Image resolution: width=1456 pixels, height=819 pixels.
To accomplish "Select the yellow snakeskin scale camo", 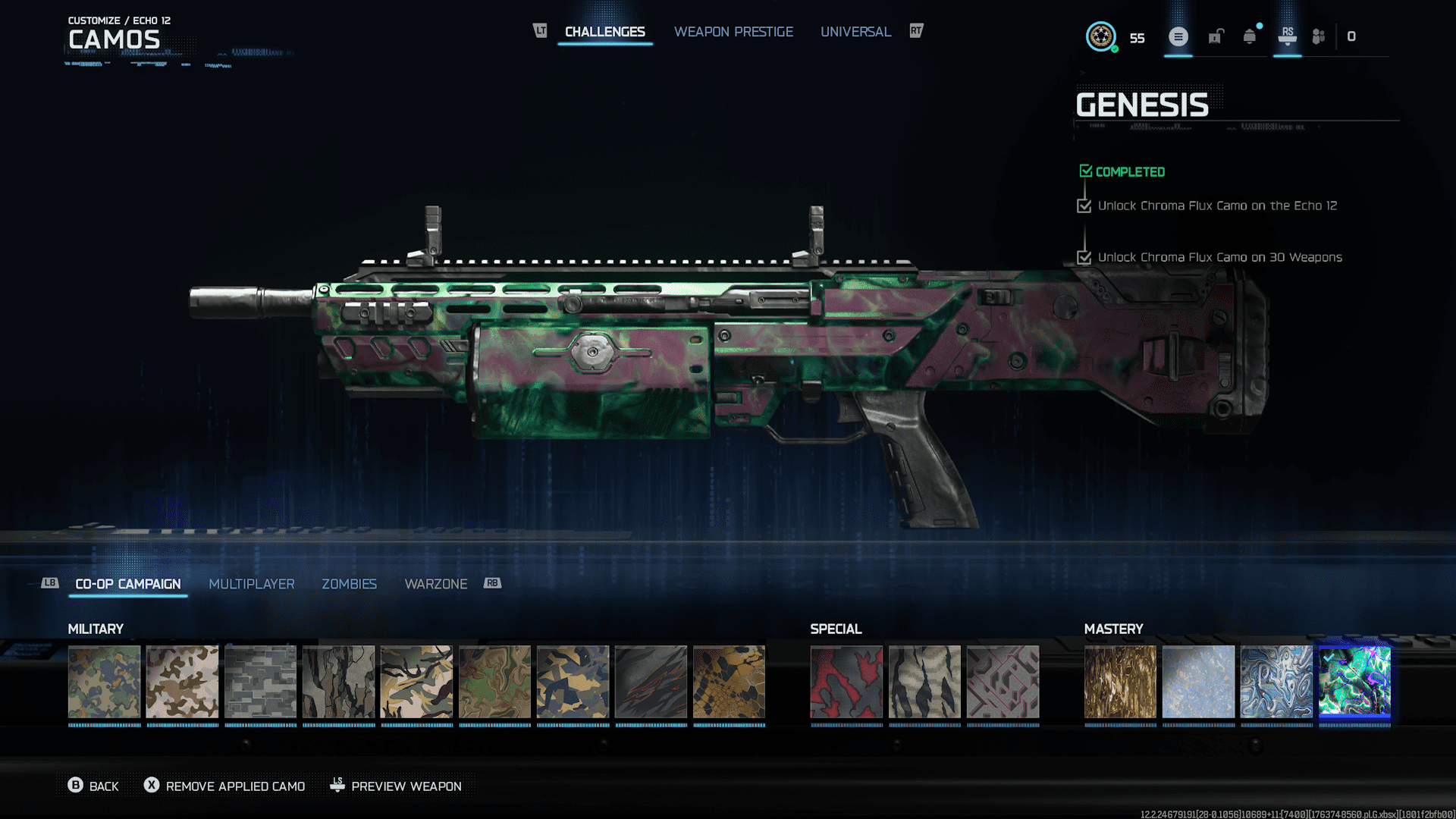I will click(730, 682).
